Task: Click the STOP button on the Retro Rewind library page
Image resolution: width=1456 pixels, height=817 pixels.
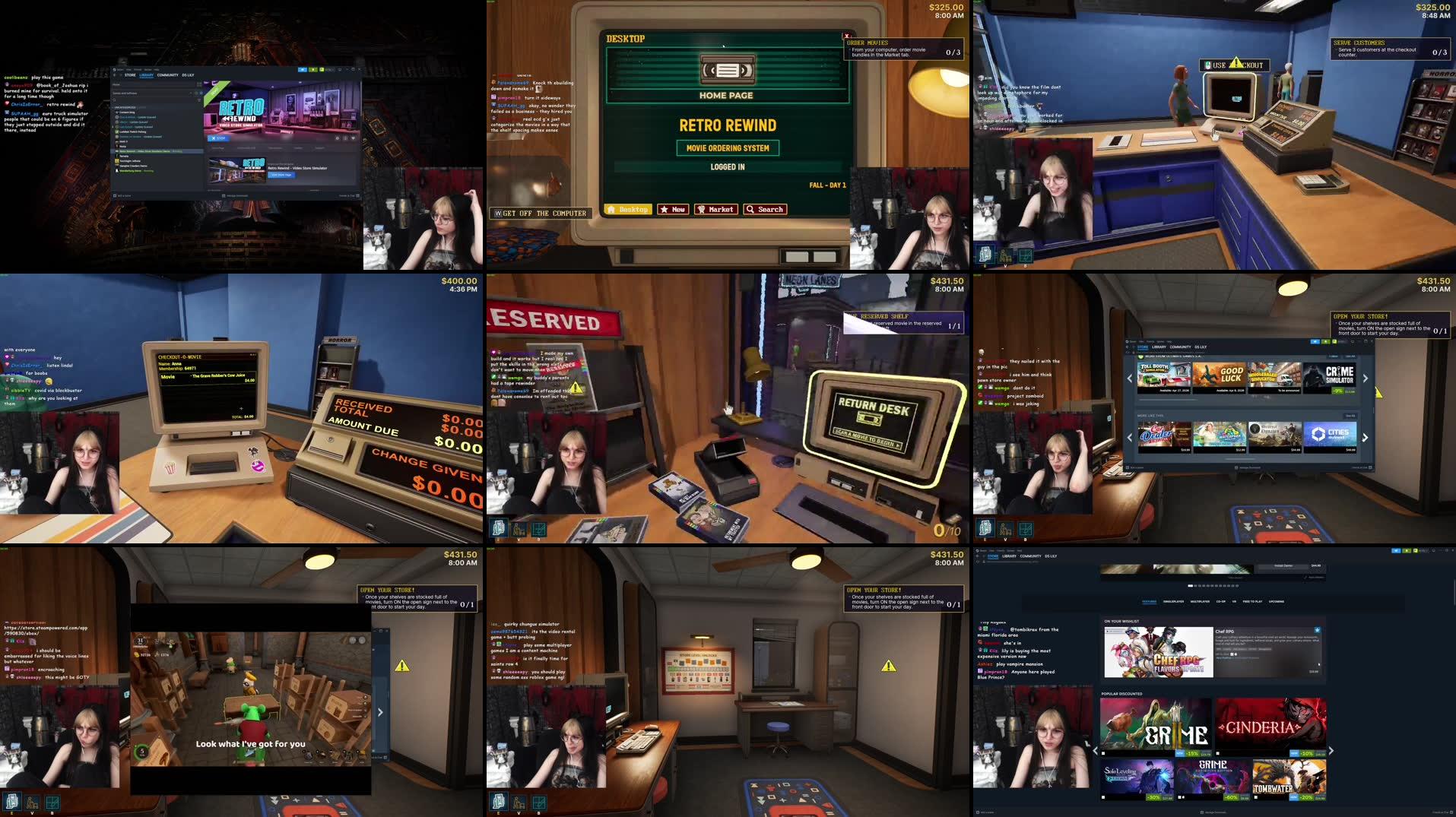Action: pos(219,138)
